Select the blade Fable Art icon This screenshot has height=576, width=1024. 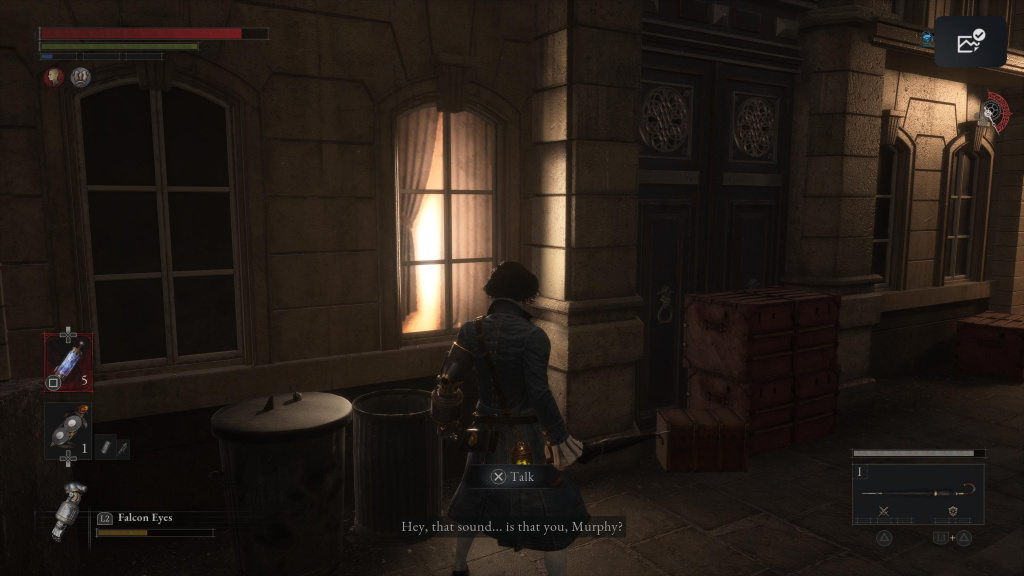(x=884, y=512)
